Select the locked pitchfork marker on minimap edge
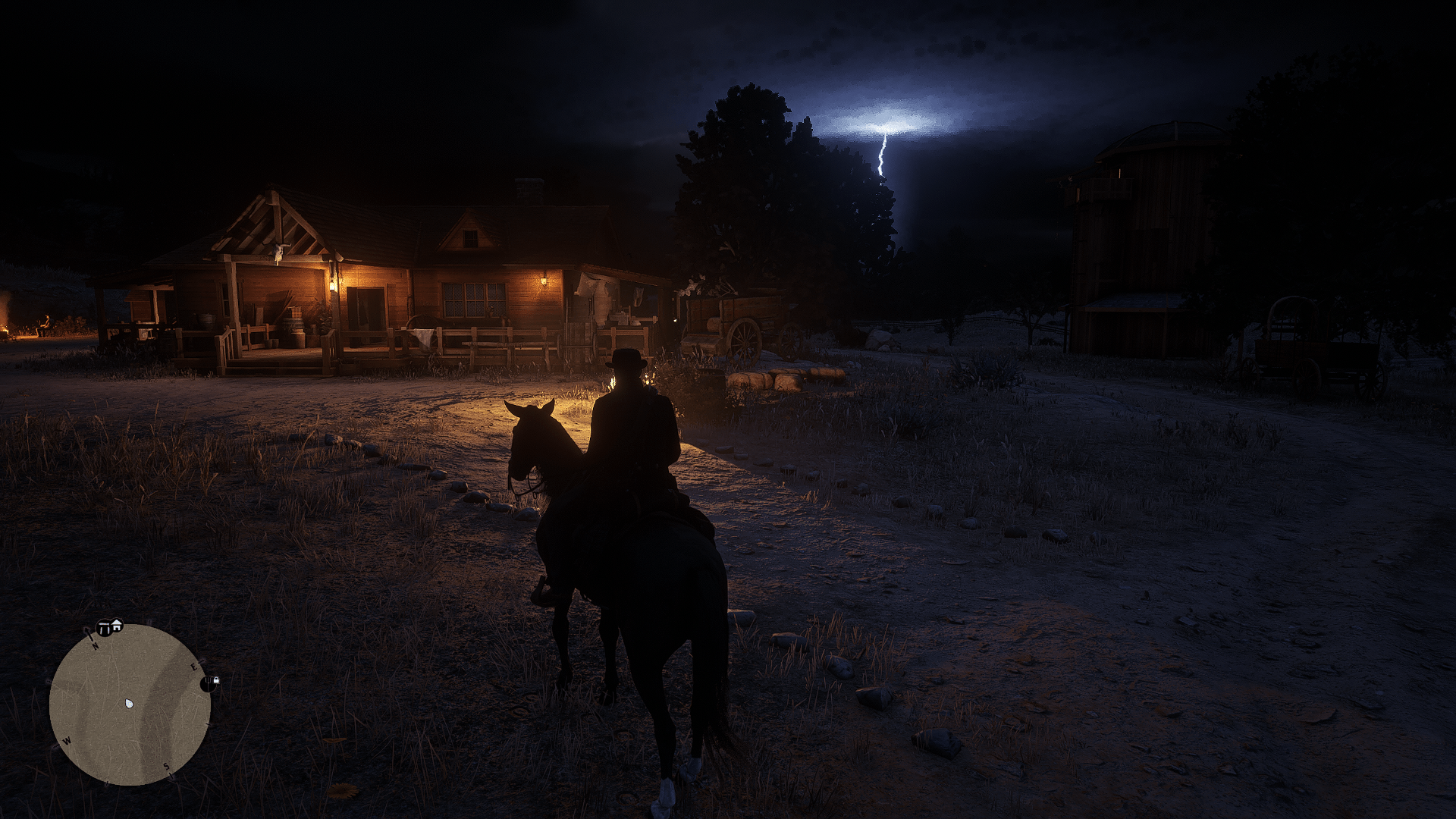This screenshot has width=1456, height=819. click(209, 683)
